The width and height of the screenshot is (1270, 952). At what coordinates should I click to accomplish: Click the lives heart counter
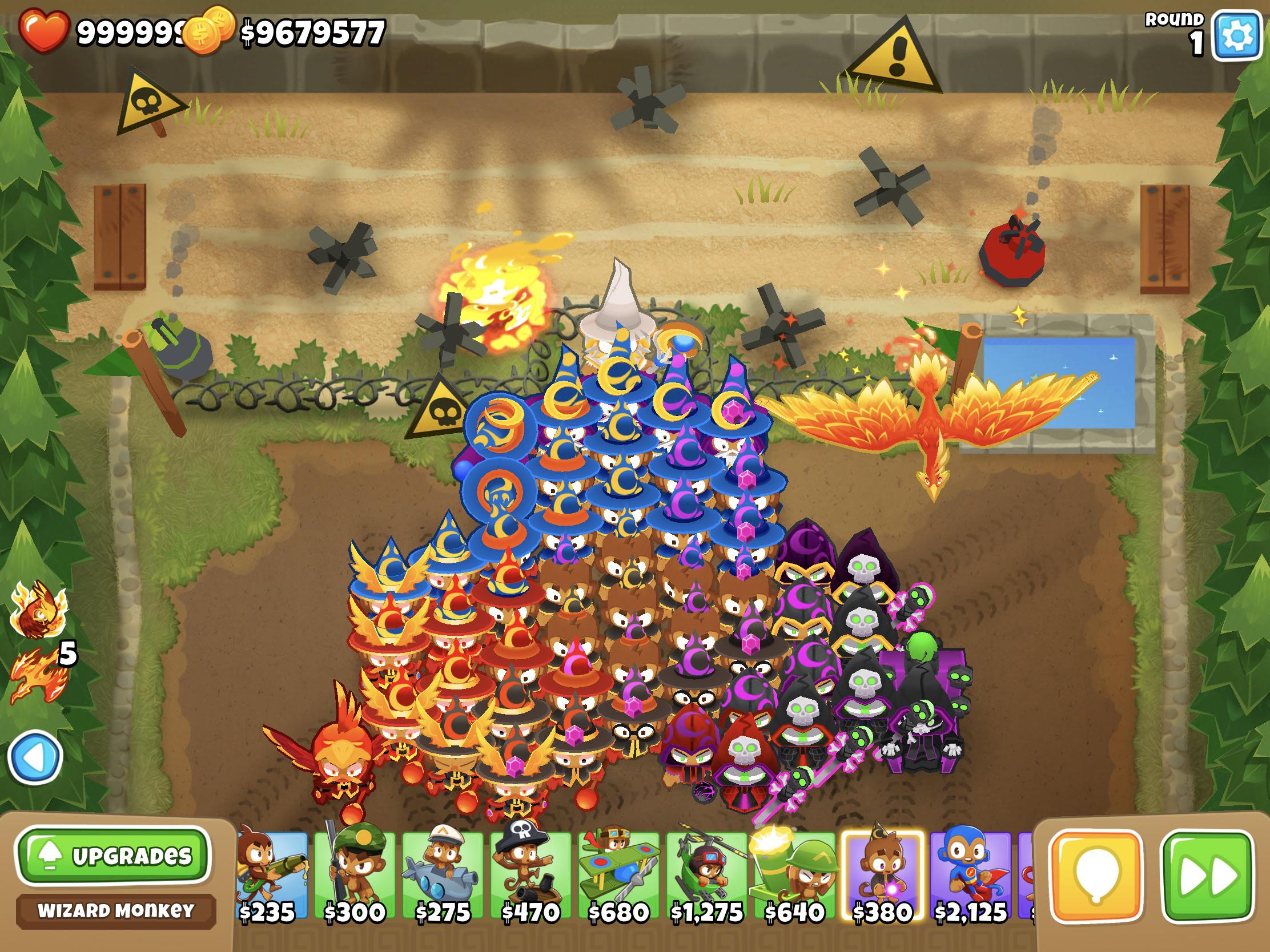pos(45,30)
